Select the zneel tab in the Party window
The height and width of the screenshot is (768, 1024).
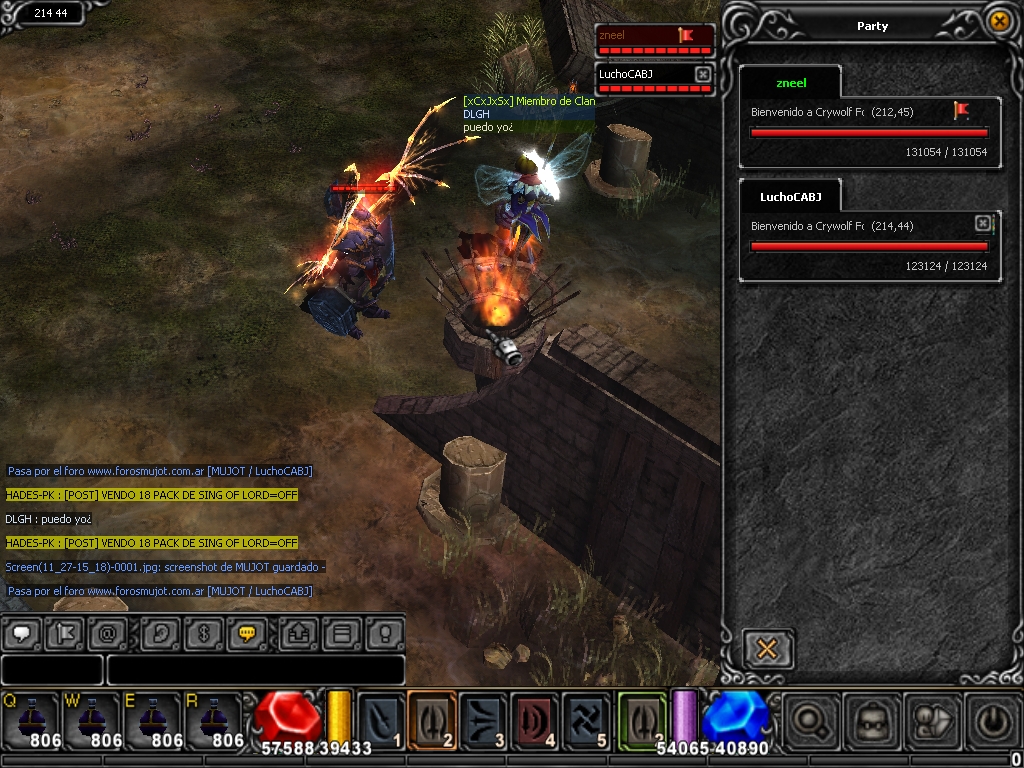(791, 83)
